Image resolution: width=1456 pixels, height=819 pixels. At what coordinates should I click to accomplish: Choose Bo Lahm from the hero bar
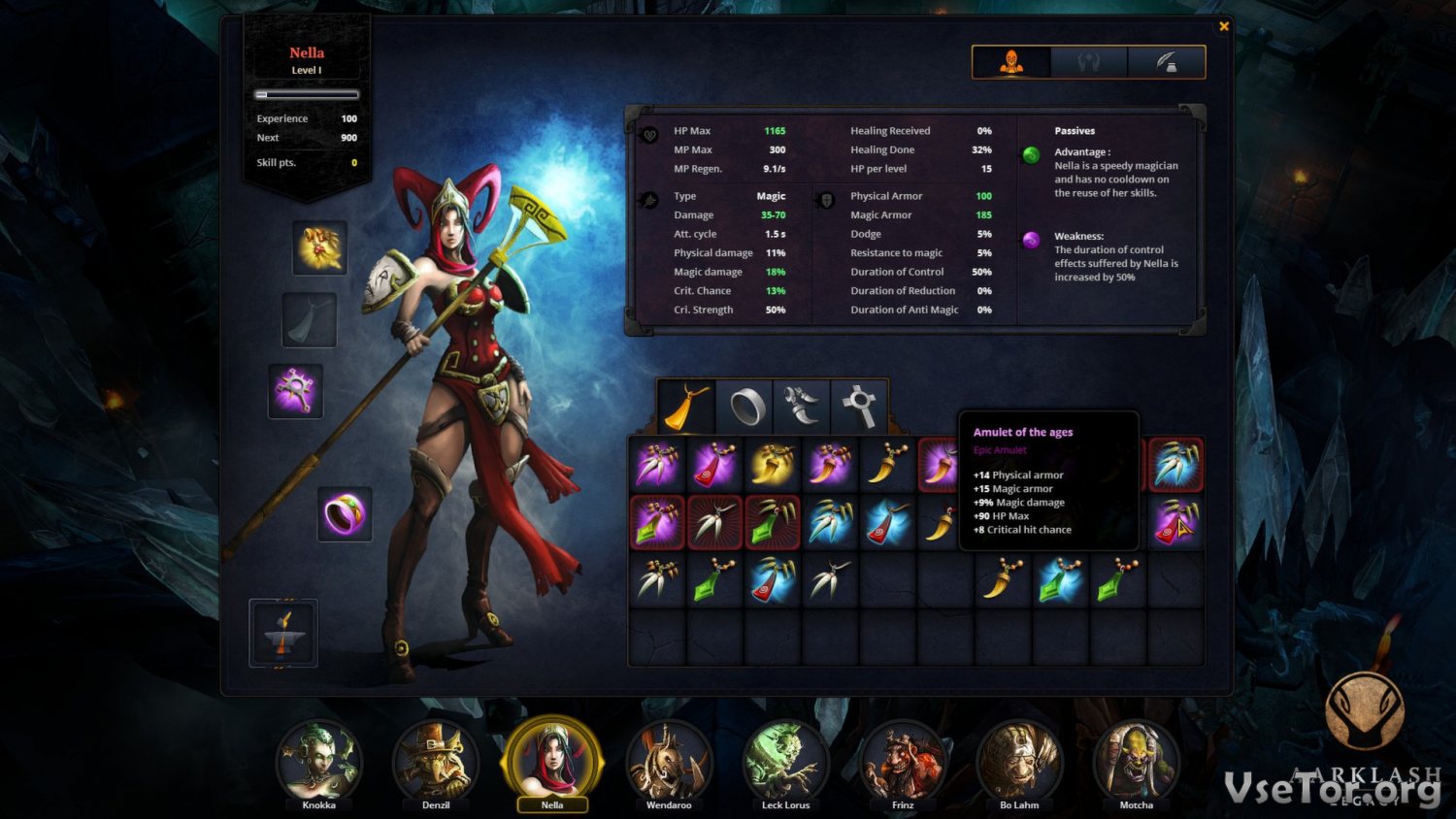[x=1019, y=762]
